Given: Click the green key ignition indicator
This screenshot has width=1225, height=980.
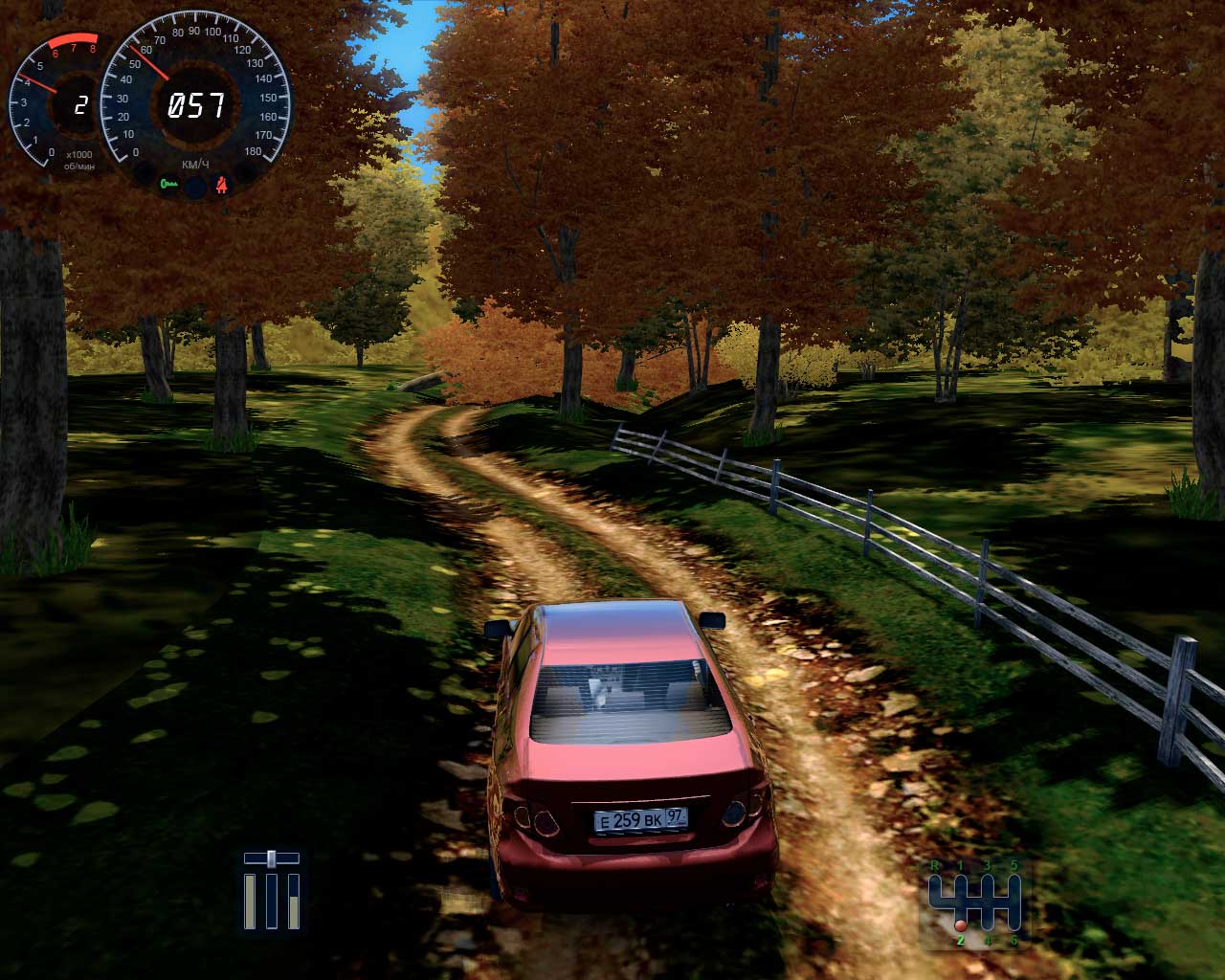Looking at the screenshot, I should pos(170,184).
